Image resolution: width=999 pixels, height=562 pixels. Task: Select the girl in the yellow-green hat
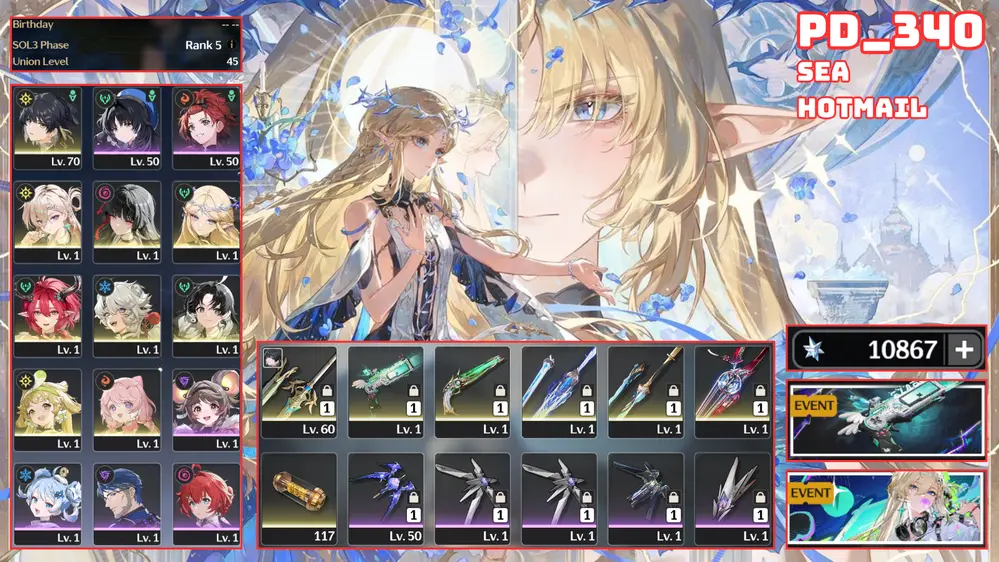click(x=49, y=409)
